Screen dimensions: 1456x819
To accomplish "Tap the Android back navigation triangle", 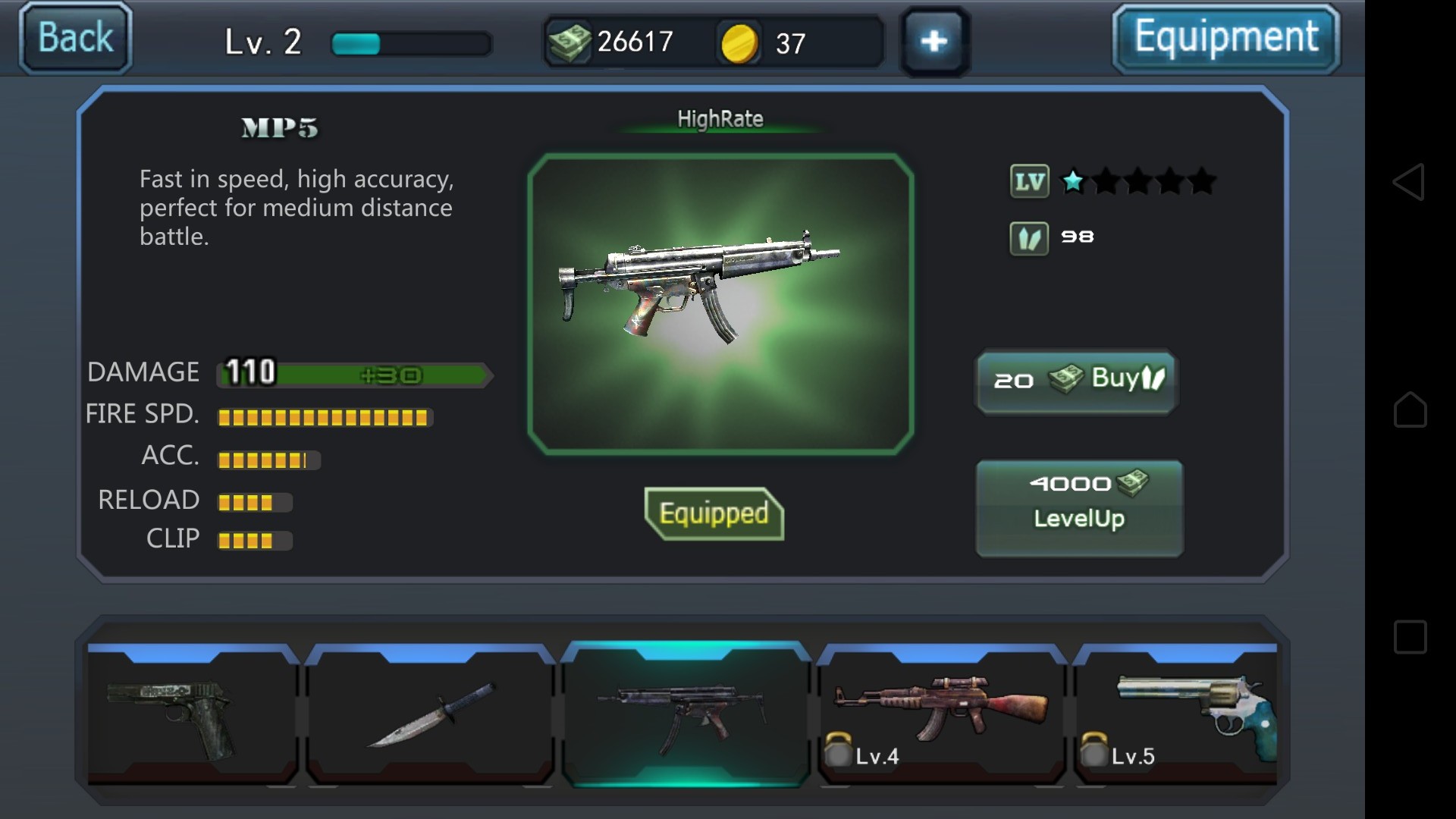I will click(x=1409, y=182).
